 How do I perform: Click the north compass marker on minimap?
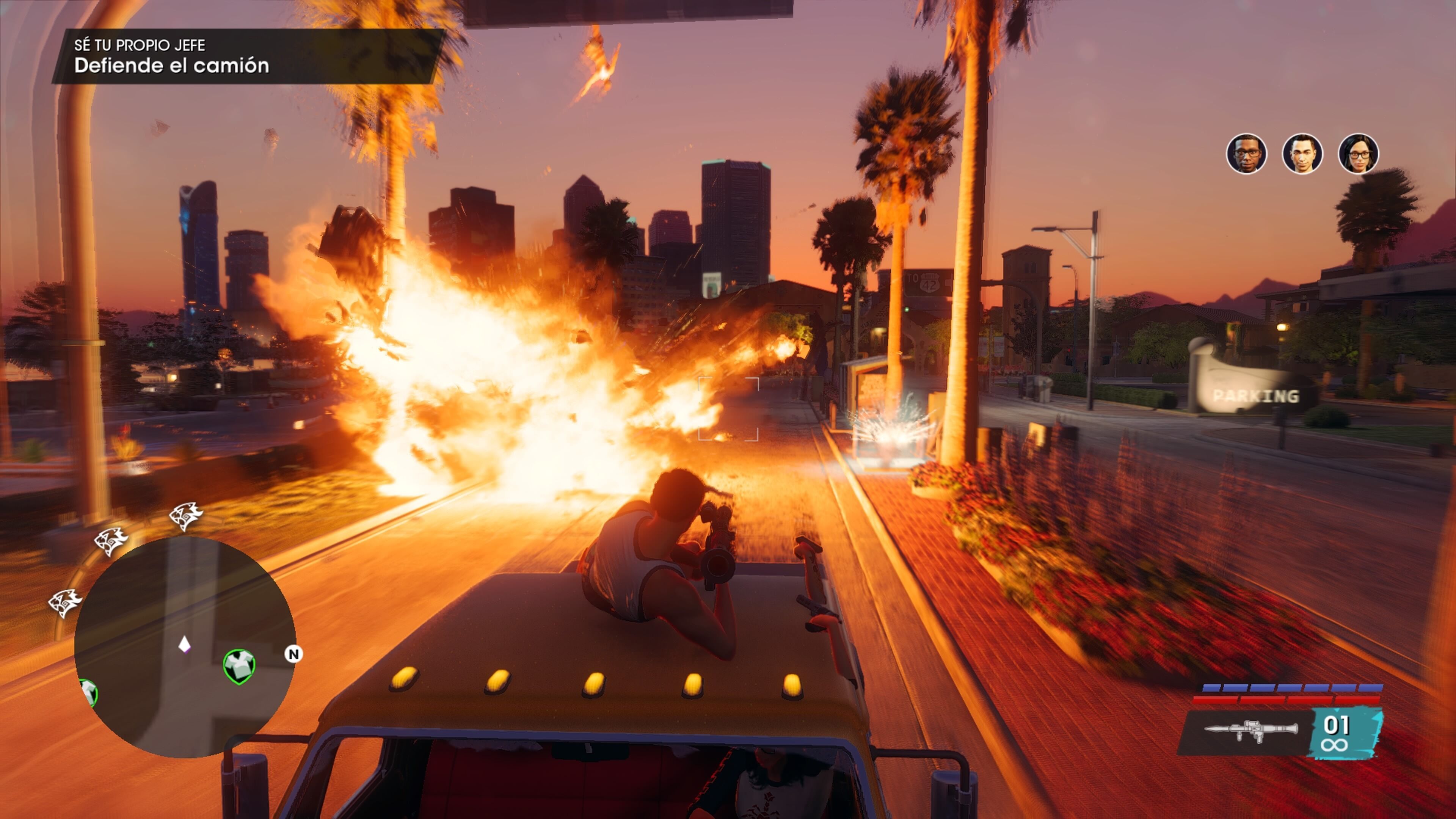(x=293, y=654)
